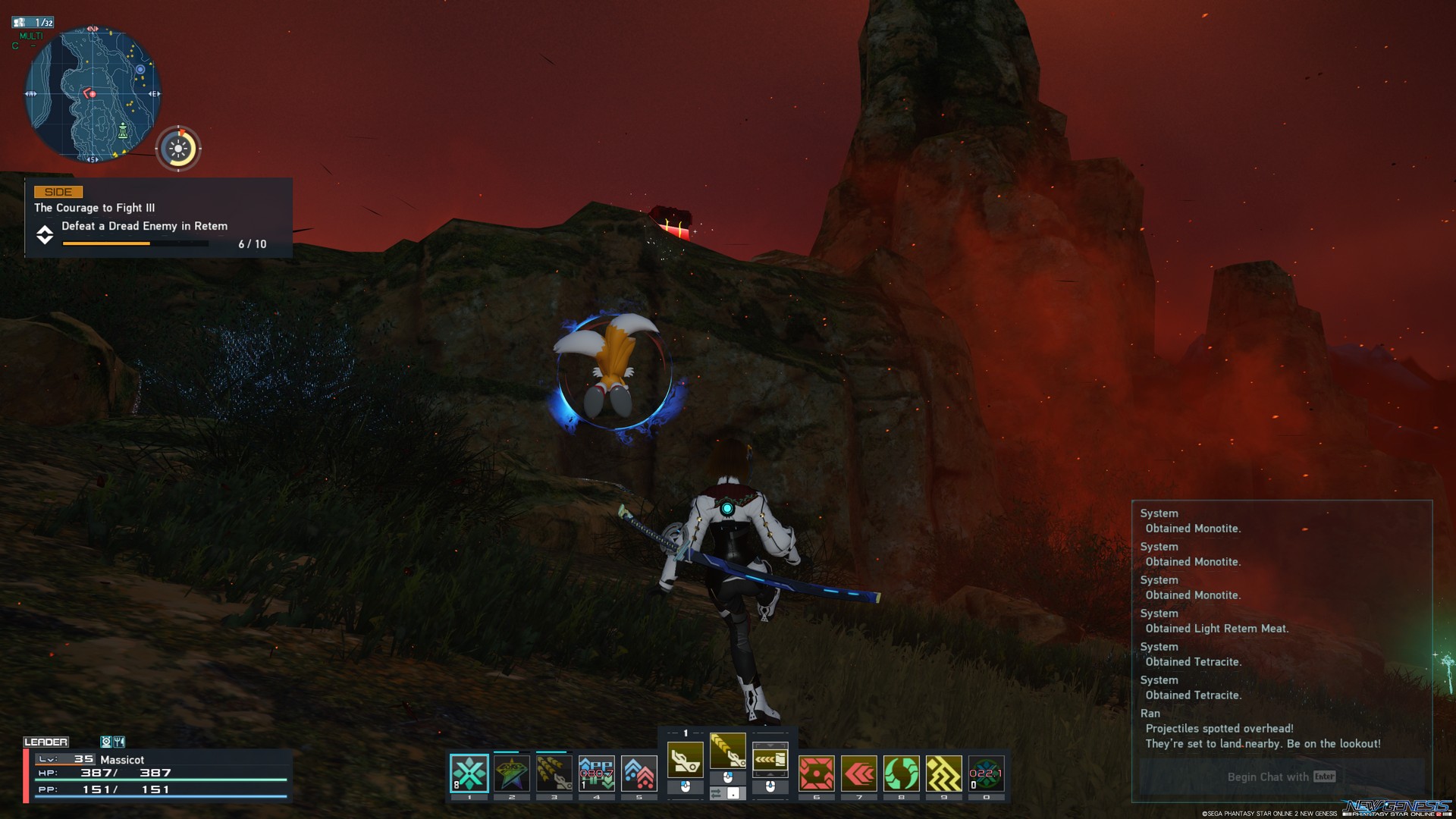The height and width of the screenshot is (819, 1456).
Task: Select the skill icon in hotbar slot 1
Action: [x=469, y=772]
